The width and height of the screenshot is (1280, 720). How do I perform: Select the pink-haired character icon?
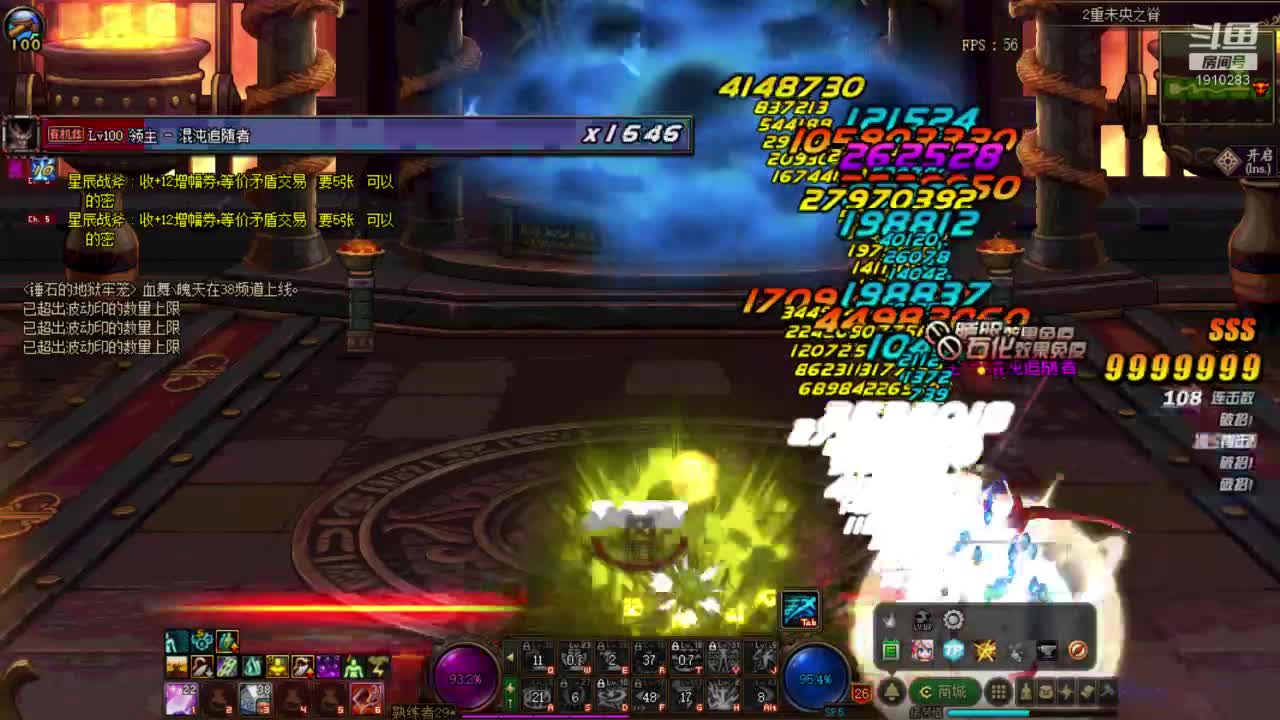(x=922, y=651)
